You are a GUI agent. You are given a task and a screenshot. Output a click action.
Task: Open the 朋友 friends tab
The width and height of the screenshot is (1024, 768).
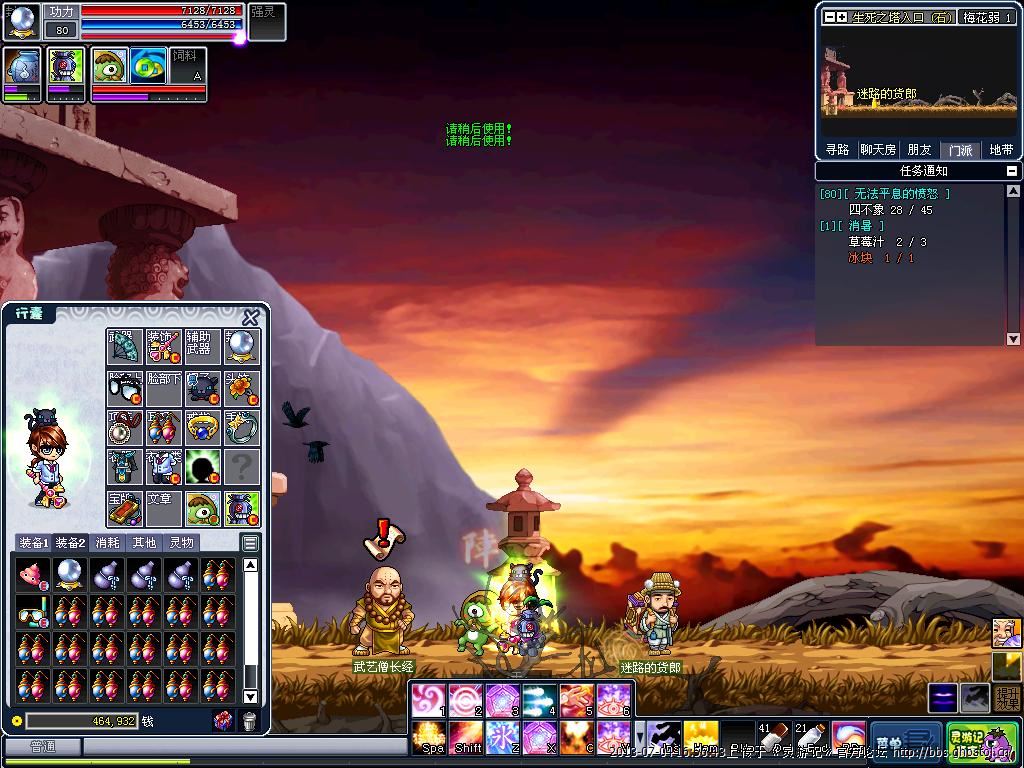tap(919, 150)
